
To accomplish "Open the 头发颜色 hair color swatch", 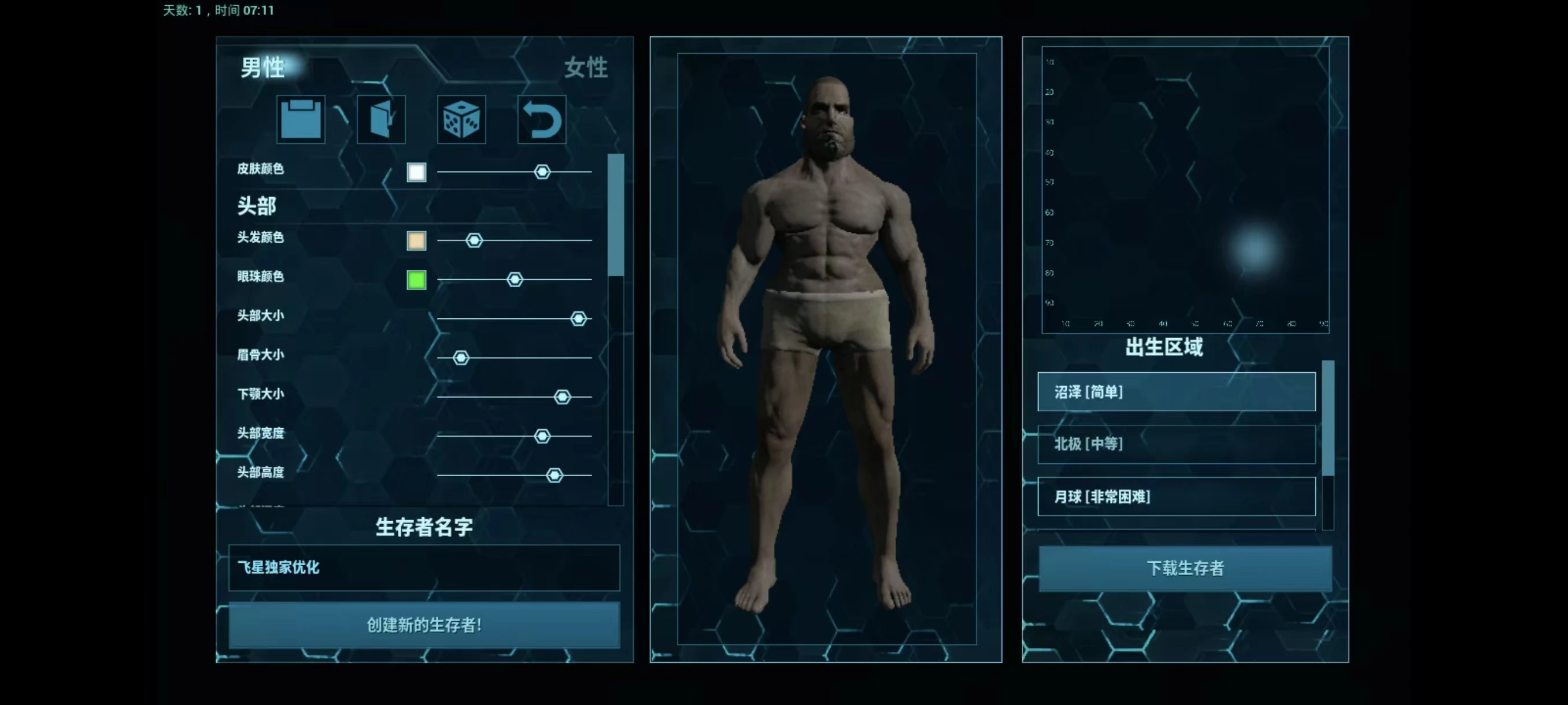I will [416, 241].
